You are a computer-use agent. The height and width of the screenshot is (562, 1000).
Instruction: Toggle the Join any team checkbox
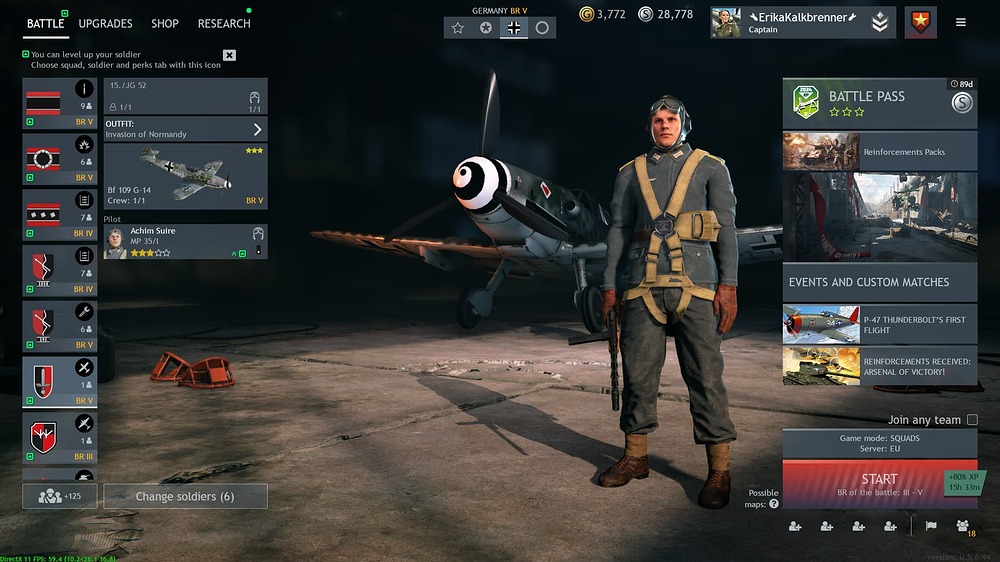(x=971, y=420)
